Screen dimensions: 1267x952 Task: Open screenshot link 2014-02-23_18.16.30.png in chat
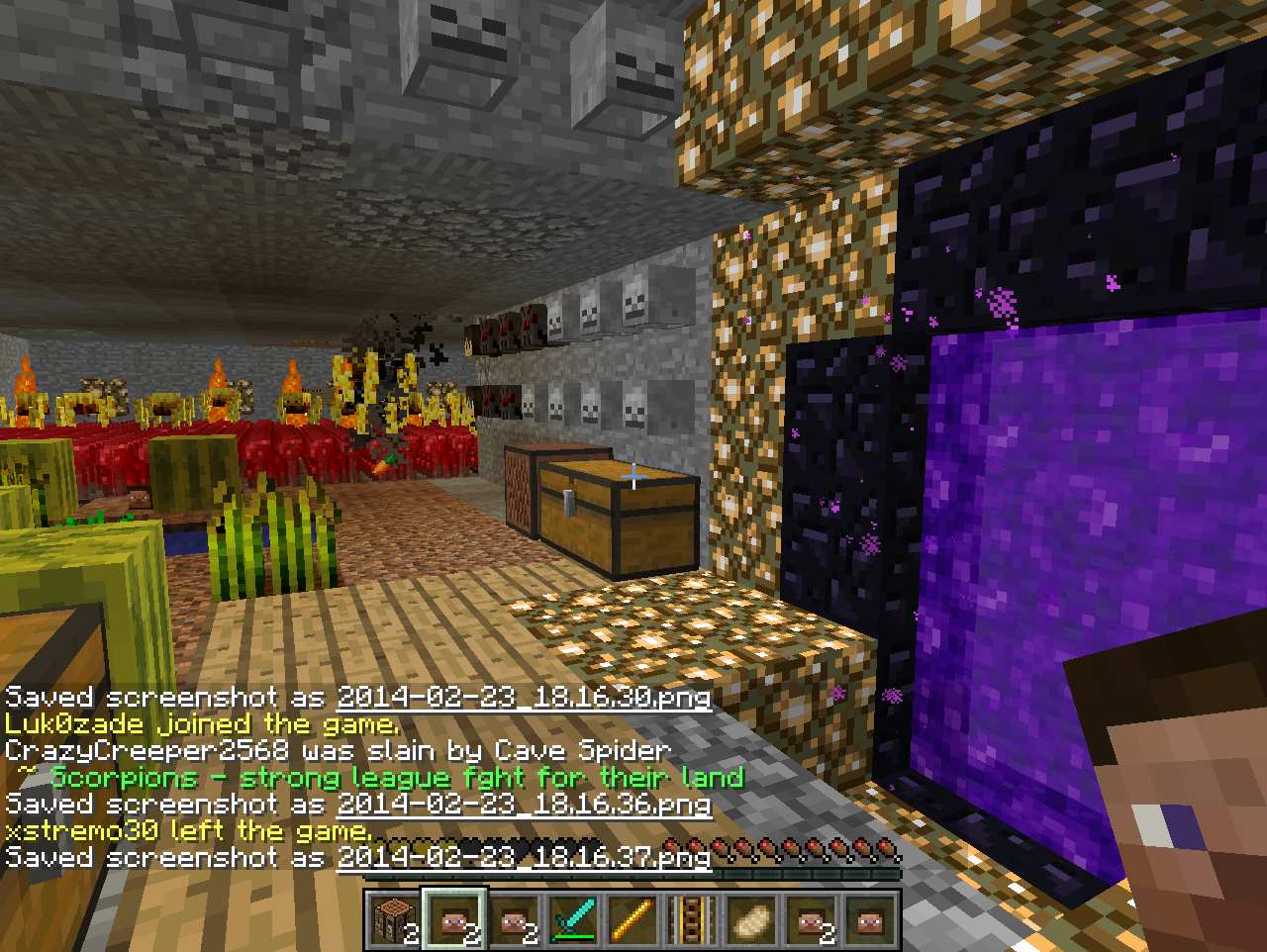click(524, 697)
